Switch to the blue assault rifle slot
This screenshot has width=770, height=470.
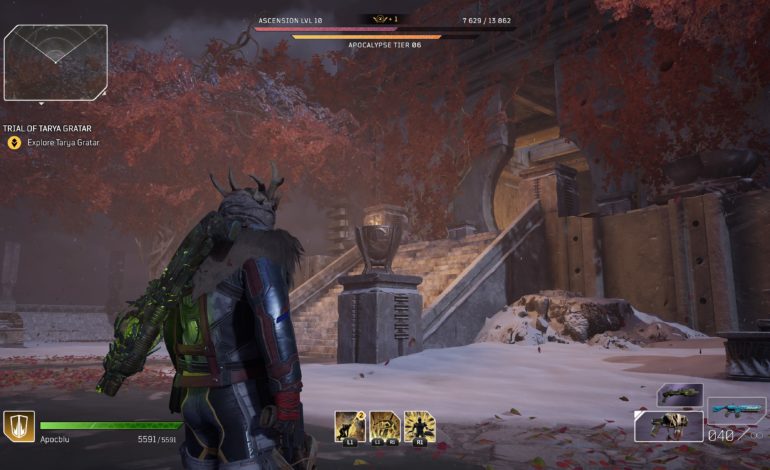coord(737,410)
